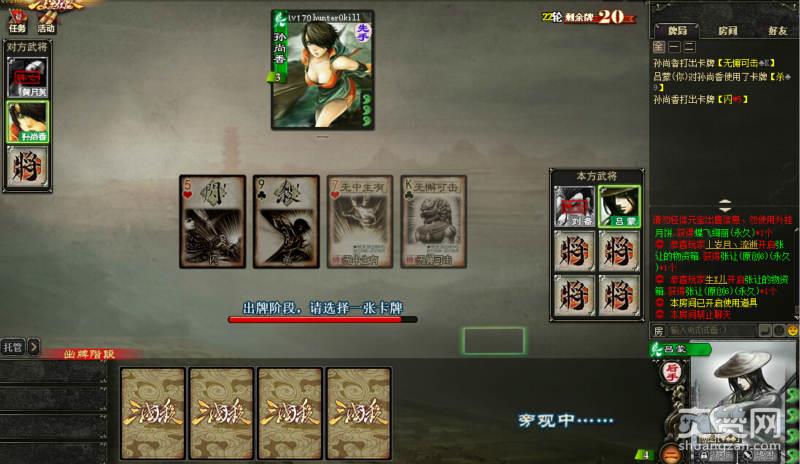Screen dimensions: 800x464
Task: Show all log entries with 全 filter
Action: [x=658, y=47]
